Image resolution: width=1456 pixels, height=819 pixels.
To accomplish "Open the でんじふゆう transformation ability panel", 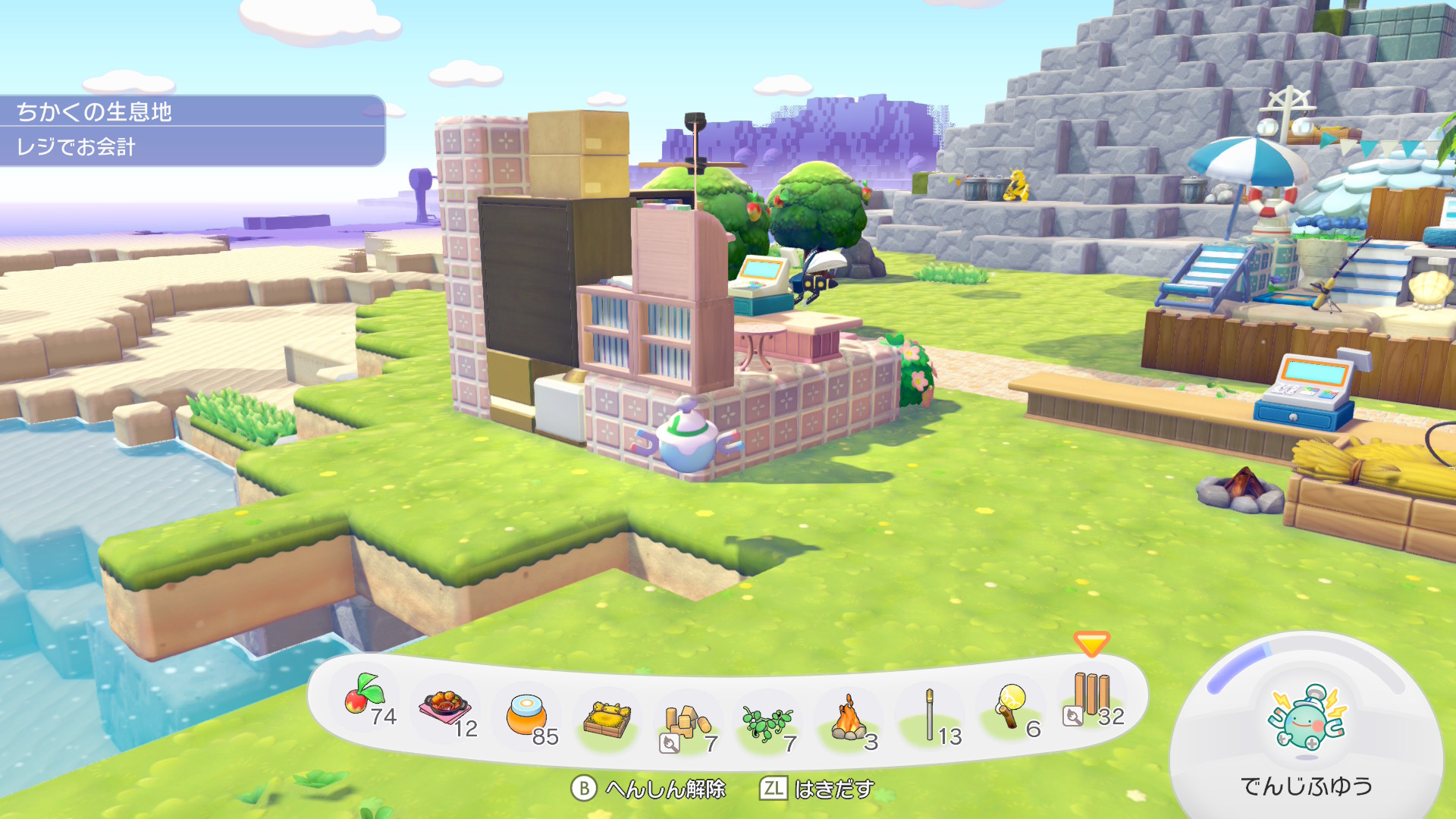I will (1306, 728).
